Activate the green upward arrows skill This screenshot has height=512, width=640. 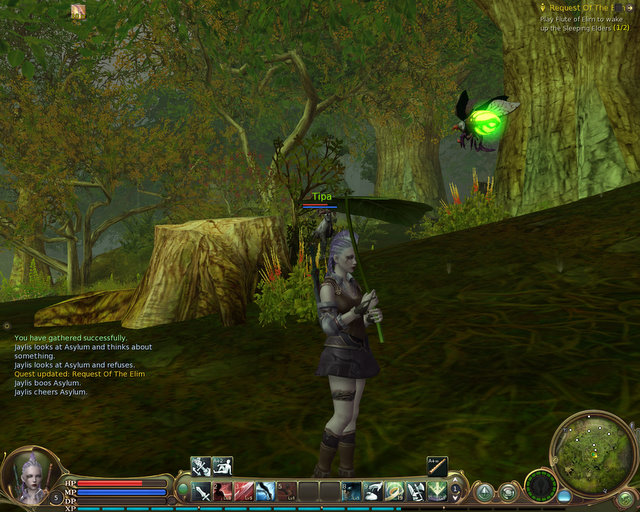point(437,491)
